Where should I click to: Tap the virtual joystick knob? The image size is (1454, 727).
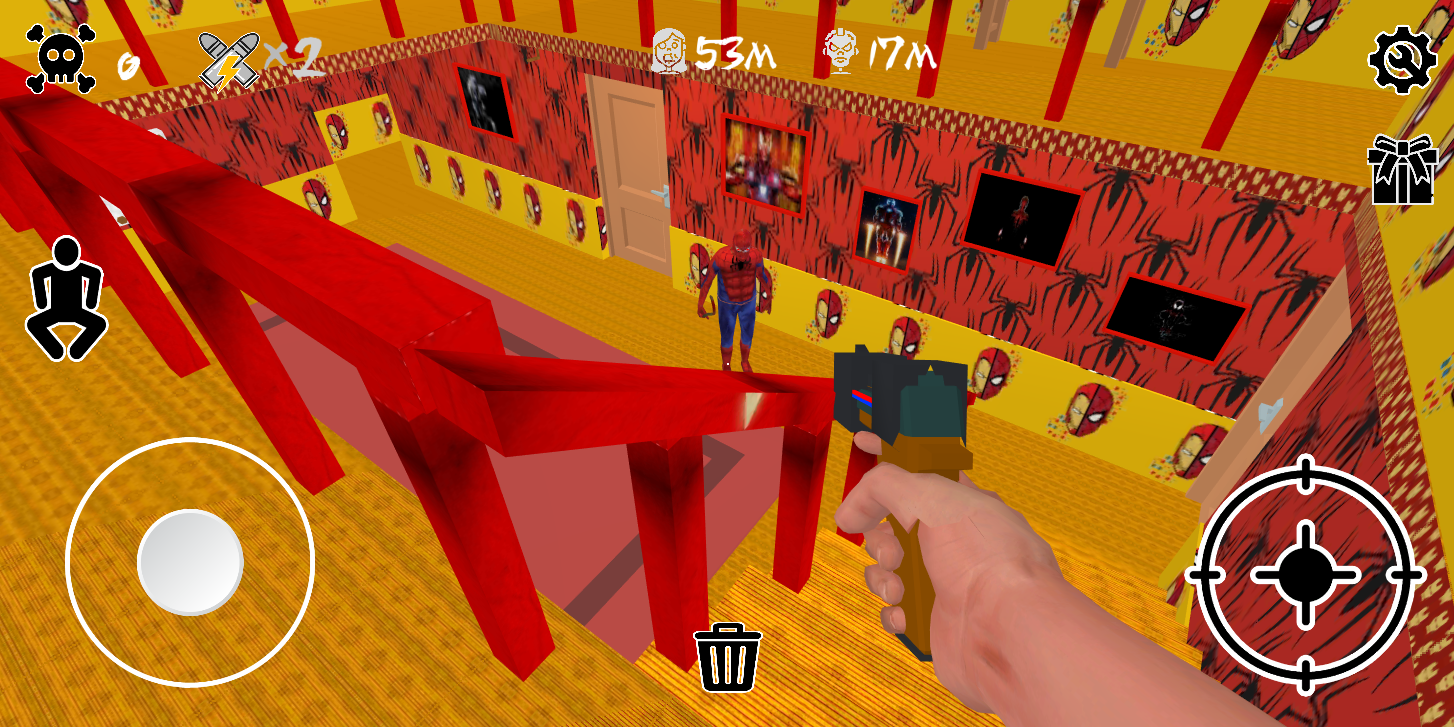[190, 562]
